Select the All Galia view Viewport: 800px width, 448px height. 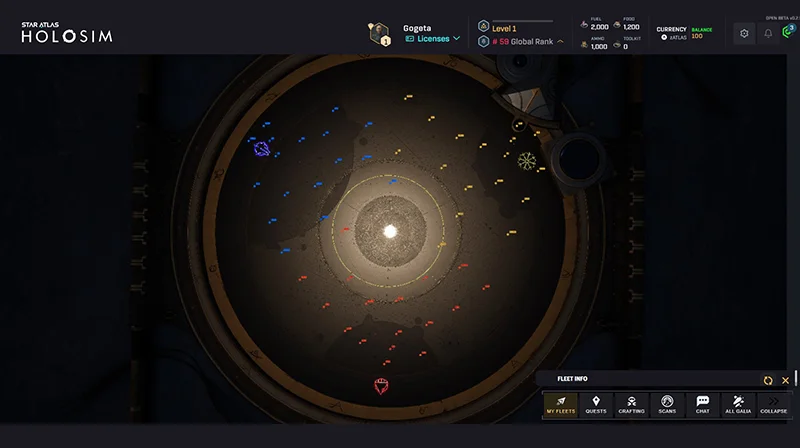pos(737,404)
